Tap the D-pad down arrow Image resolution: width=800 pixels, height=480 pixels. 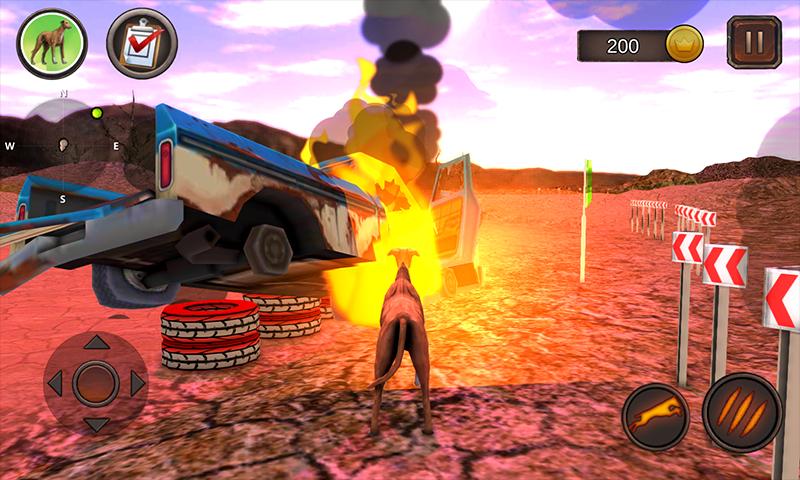click(96, 422)
